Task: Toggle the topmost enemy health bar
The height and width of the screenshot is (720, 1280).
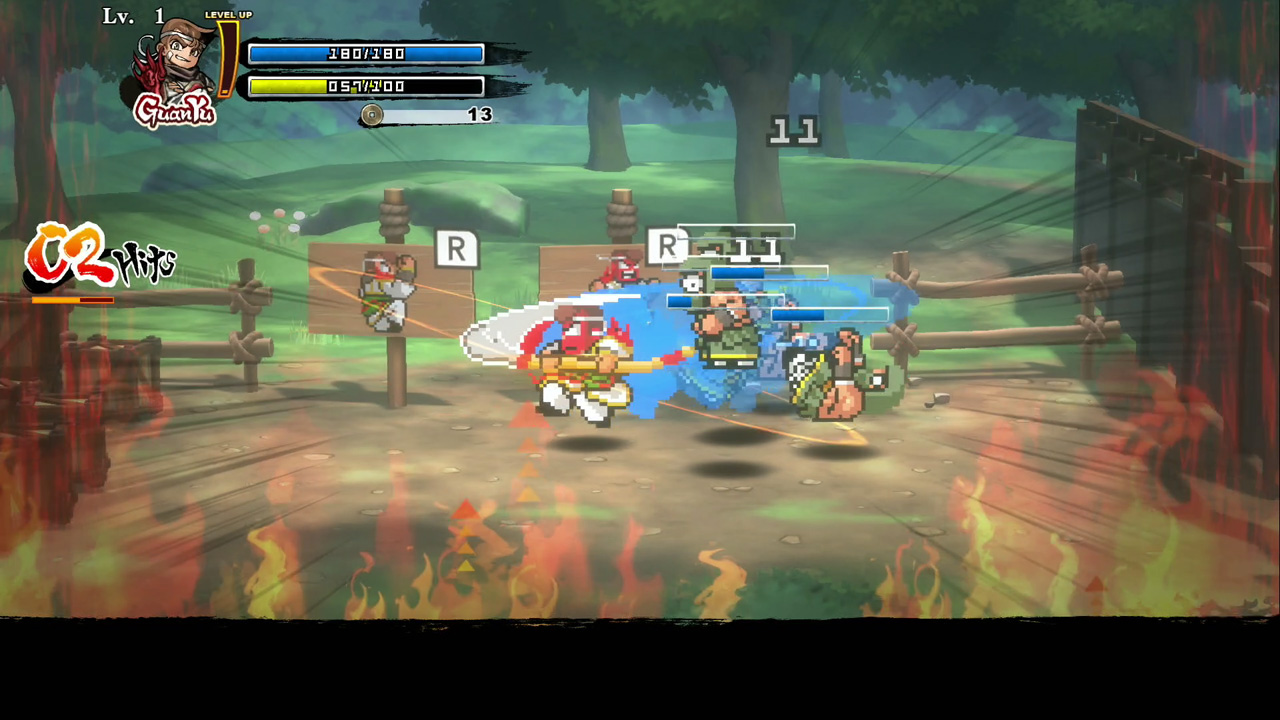Action: pyautogui.click(x=735, y=230)
